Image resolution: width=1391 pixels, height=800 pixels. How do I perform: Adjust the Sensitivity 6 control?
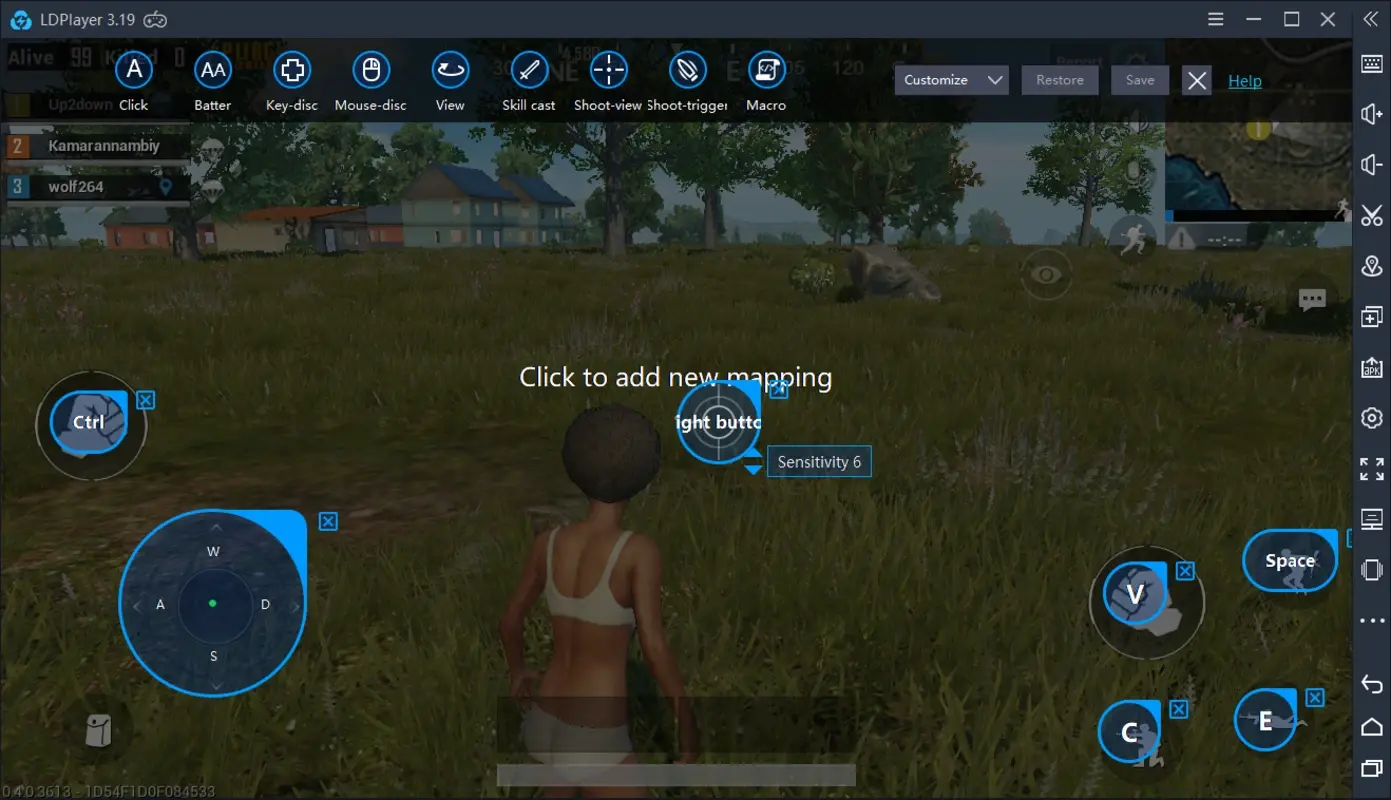tap(819, 461)
